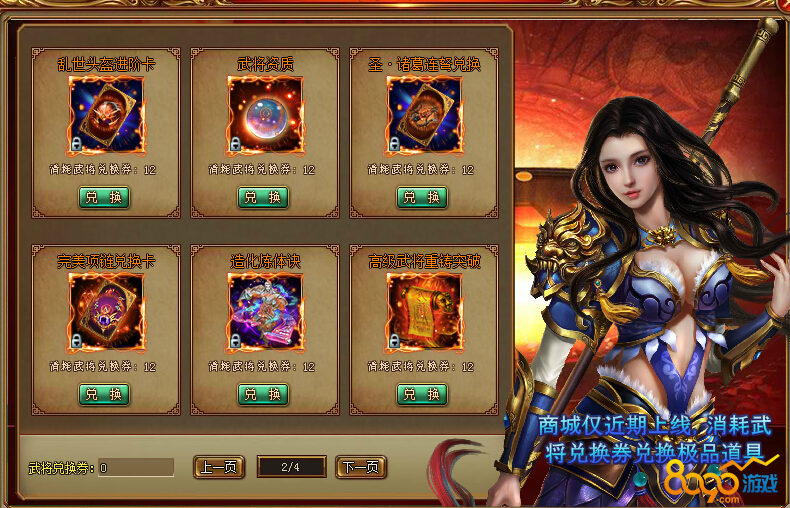Click 兑换 under 造化炼体诀
Viewport: 790px width, 508px height.
coord(264,394)
